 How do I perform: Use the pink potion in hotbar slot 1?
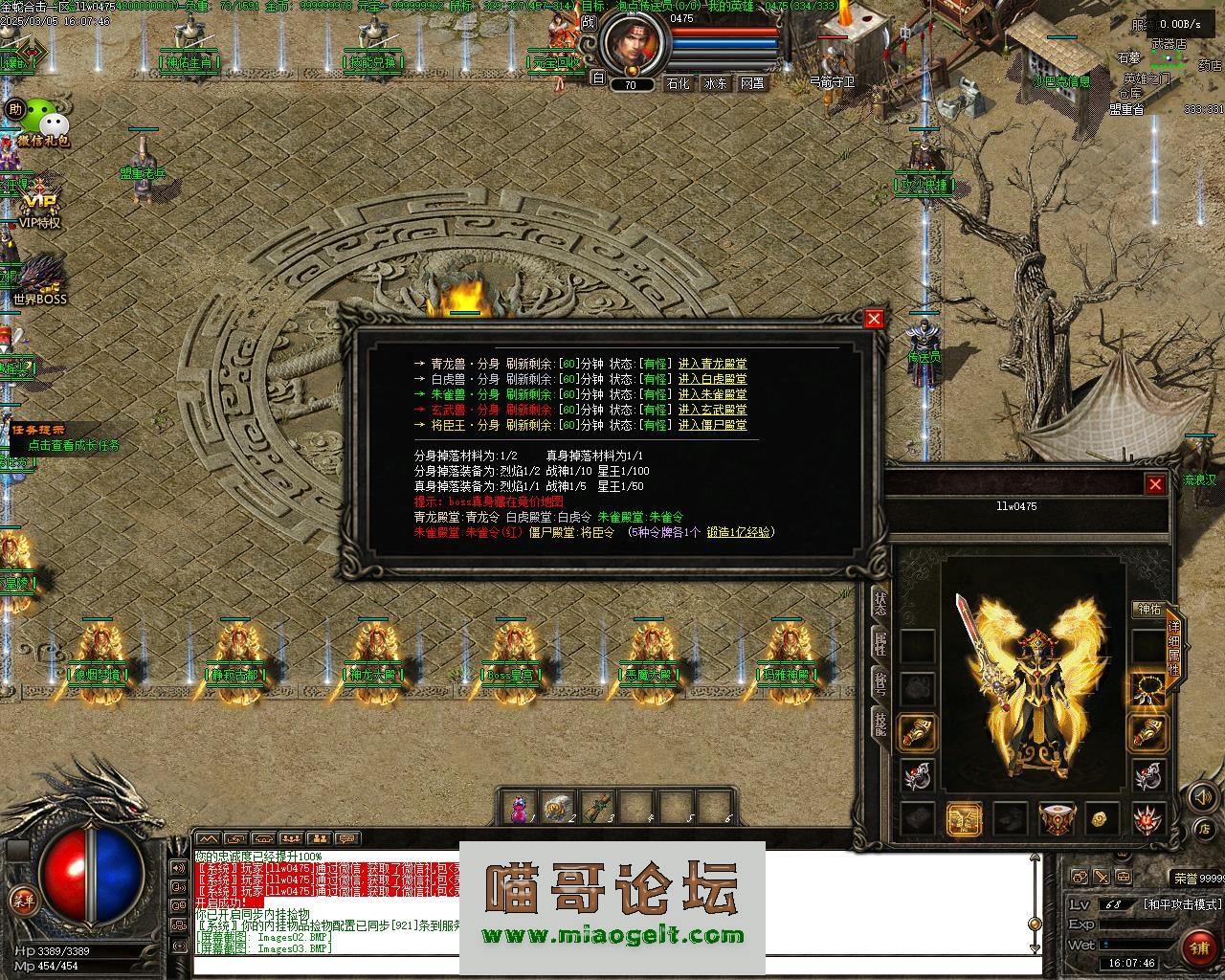point(520,810)
